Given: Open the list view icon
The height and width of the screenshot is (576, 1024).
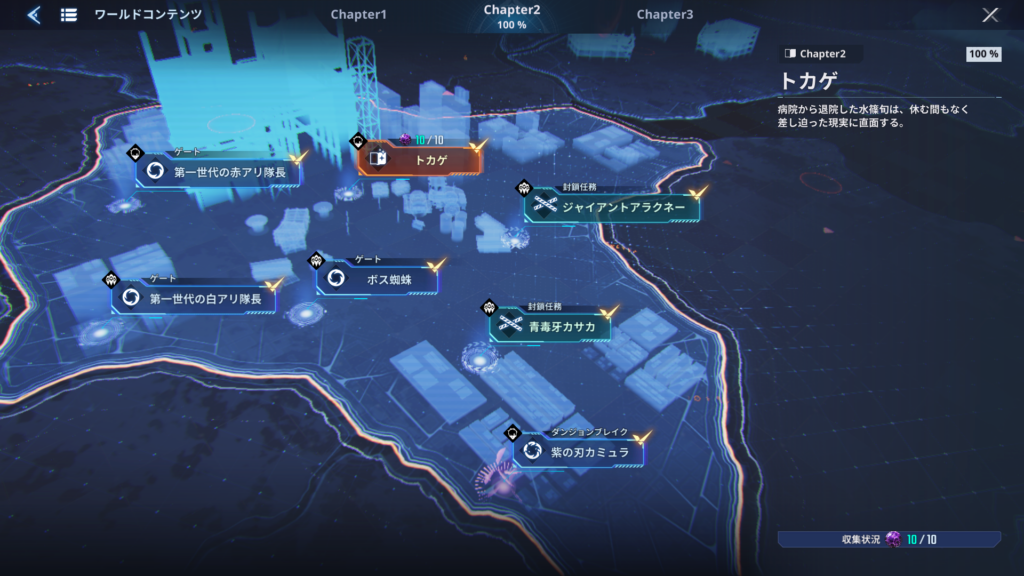Looking at the screenshot, I should click(x=69, y=15).
